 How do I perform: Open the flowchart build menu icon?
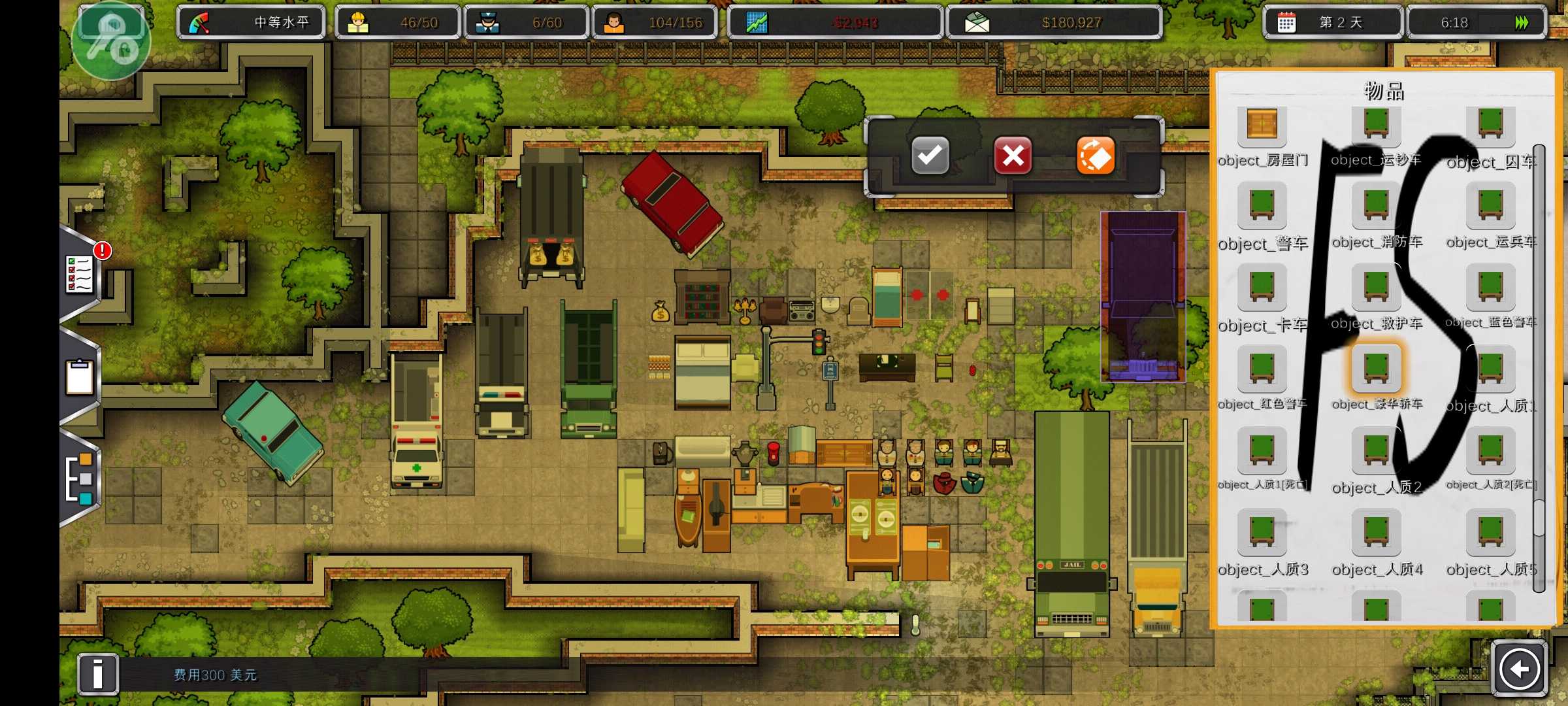(81, 479)
